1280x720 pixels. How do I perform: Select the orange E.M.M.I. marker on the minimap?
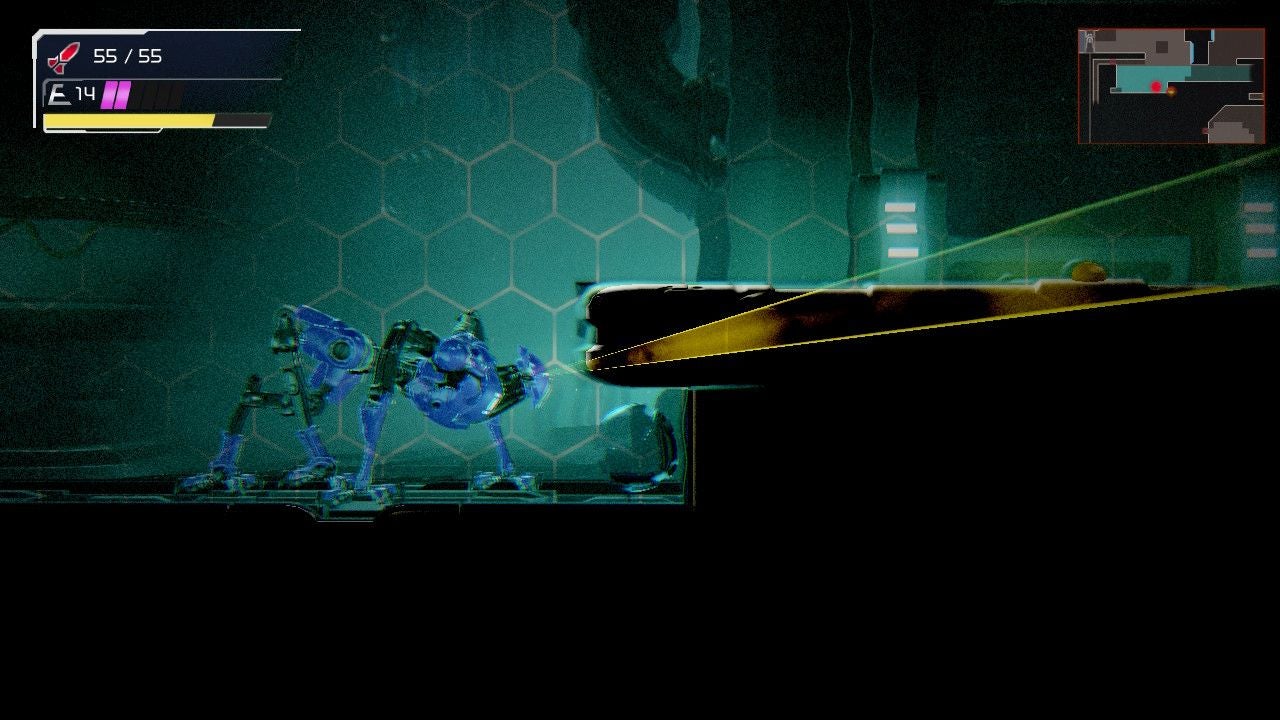tap(1172, 92)
